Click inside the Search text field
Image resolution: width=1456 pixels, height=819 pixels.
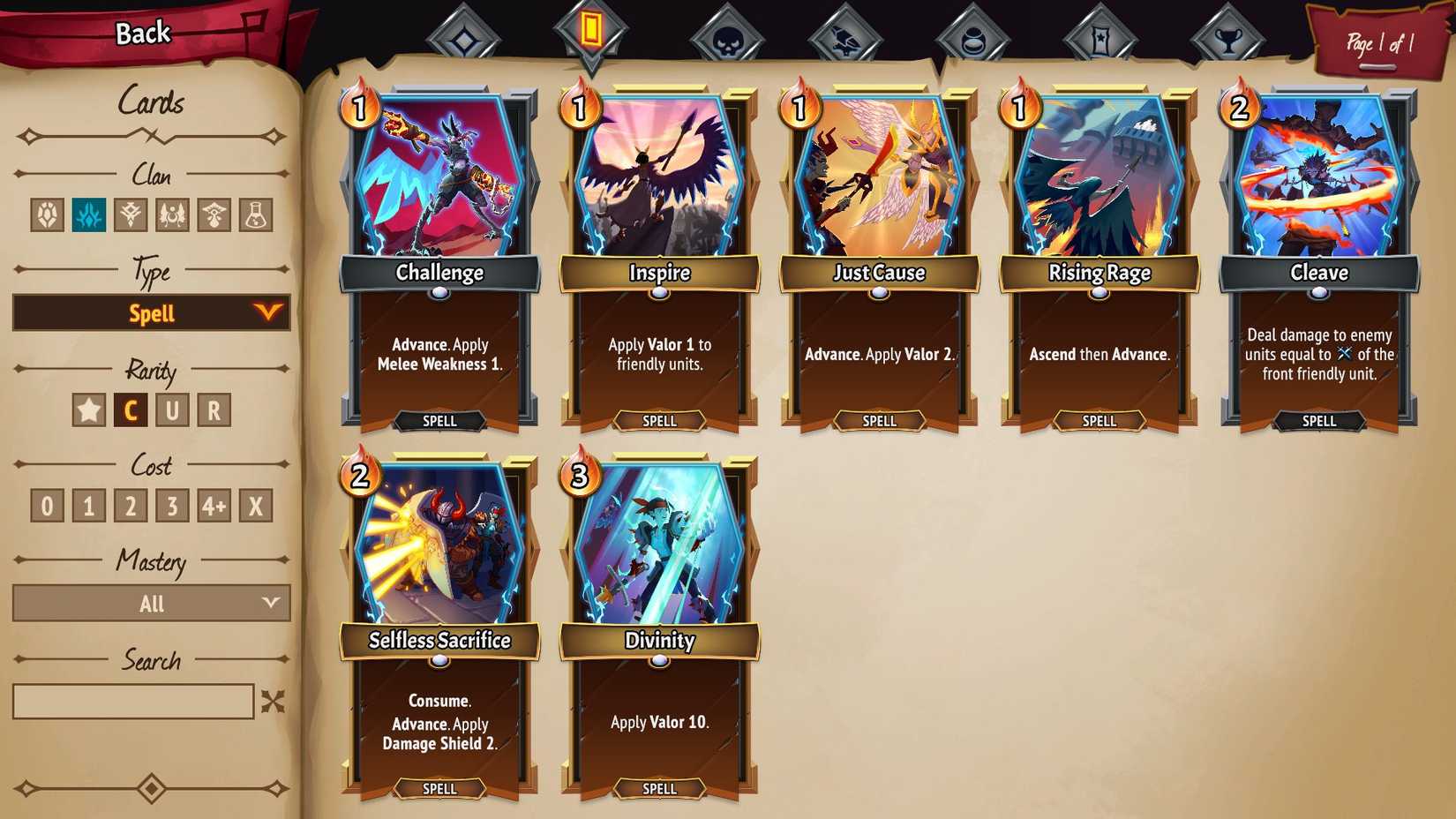pyautogui.click(x=132, y=702)
